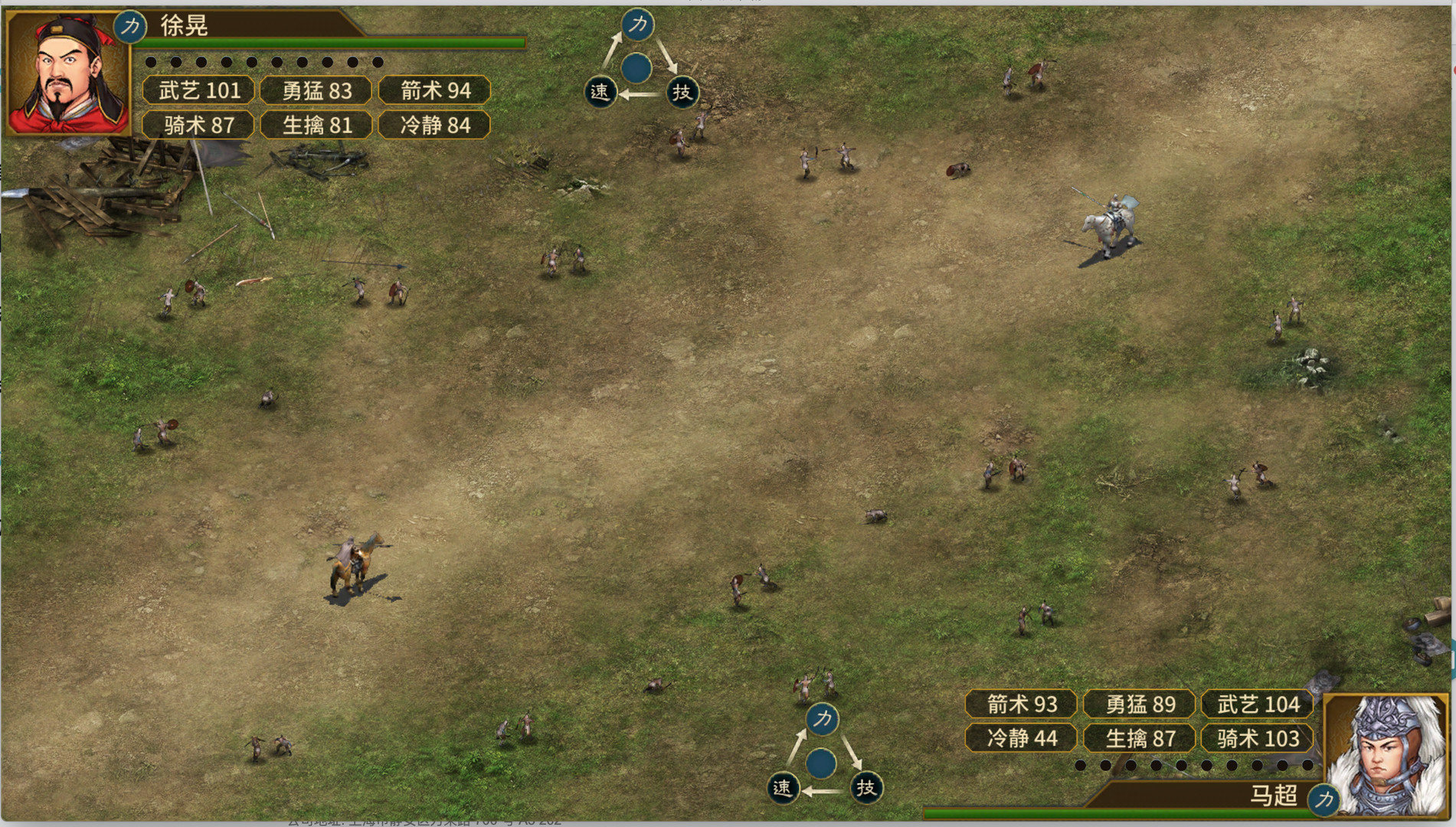This screenshot has width=1456, height=827.
Task: Select 速 in Xu Huang's attack triangle
Action: point(600,92)
